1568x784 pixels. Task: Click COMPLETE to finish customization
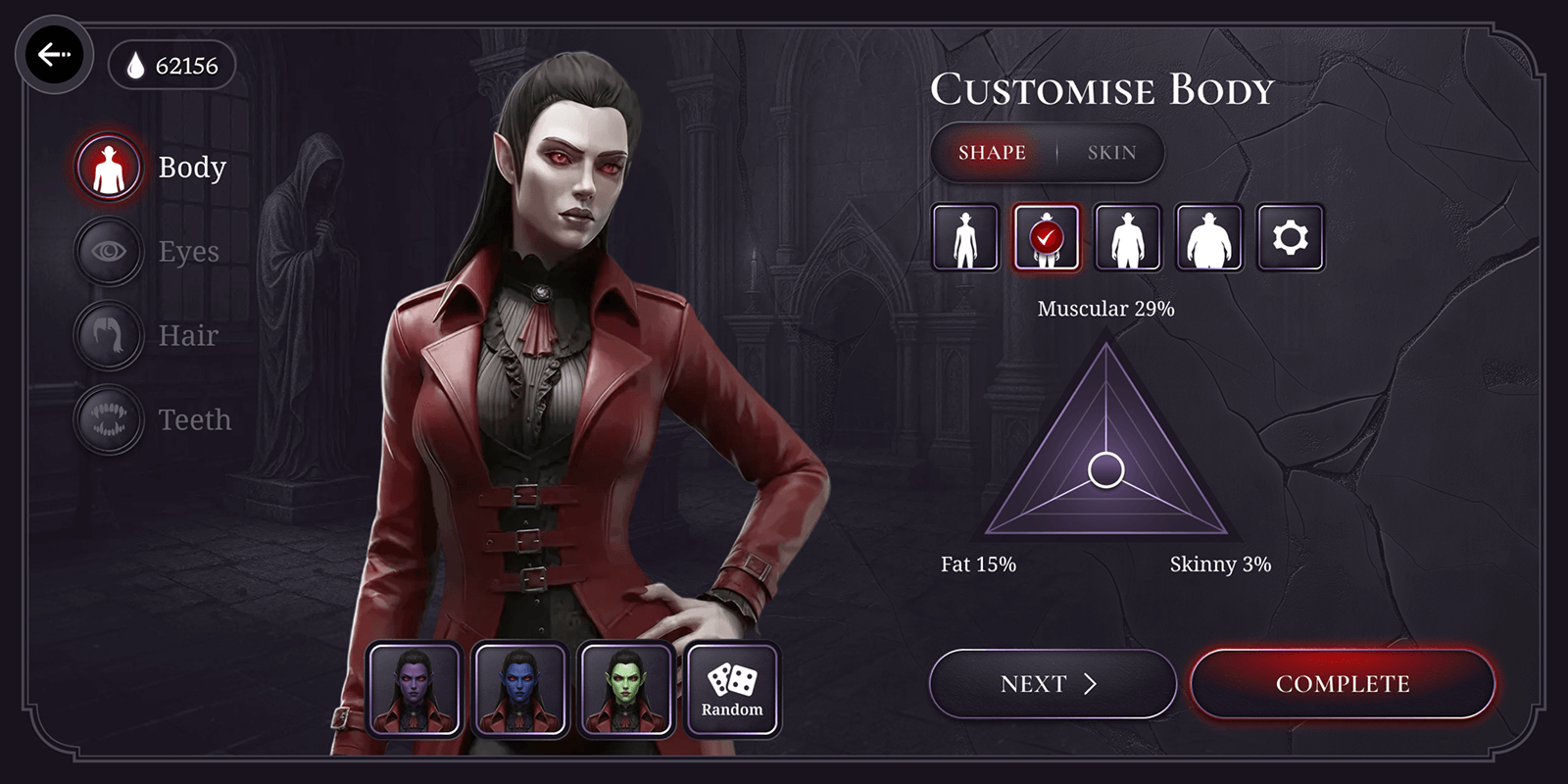tap(1343, 683)
